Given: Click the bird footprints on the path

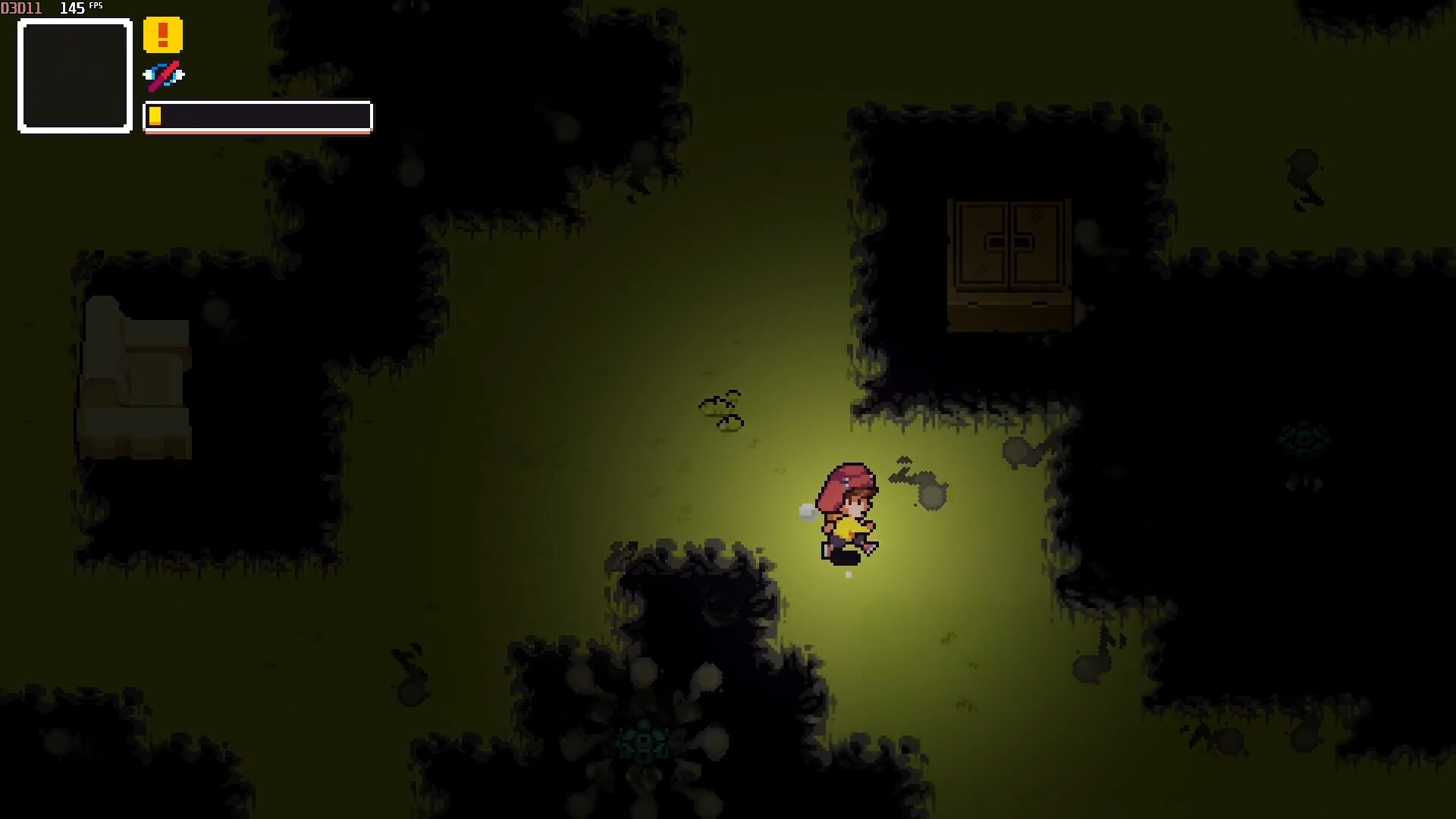Looking at the screenshot, I should (x=722, y=409).
